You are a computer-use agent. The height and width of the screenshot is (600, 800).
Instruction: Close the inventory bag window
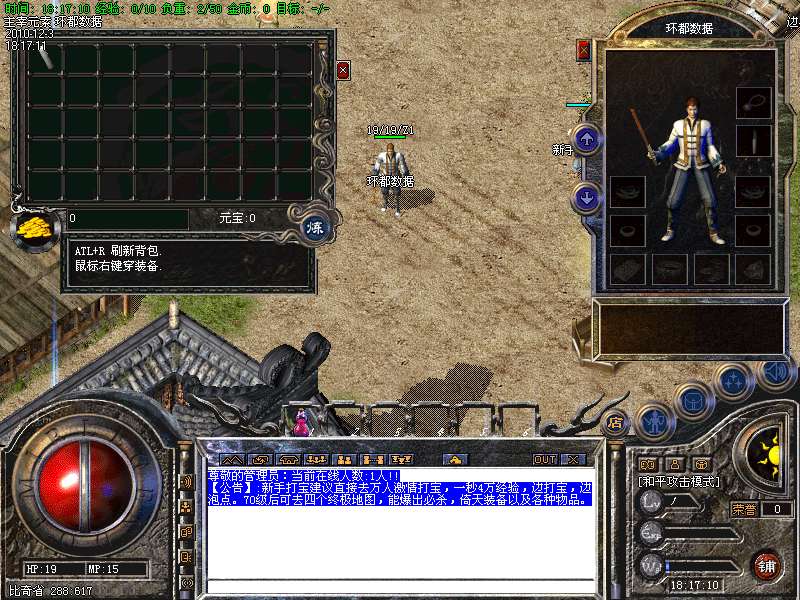(343, 70)
